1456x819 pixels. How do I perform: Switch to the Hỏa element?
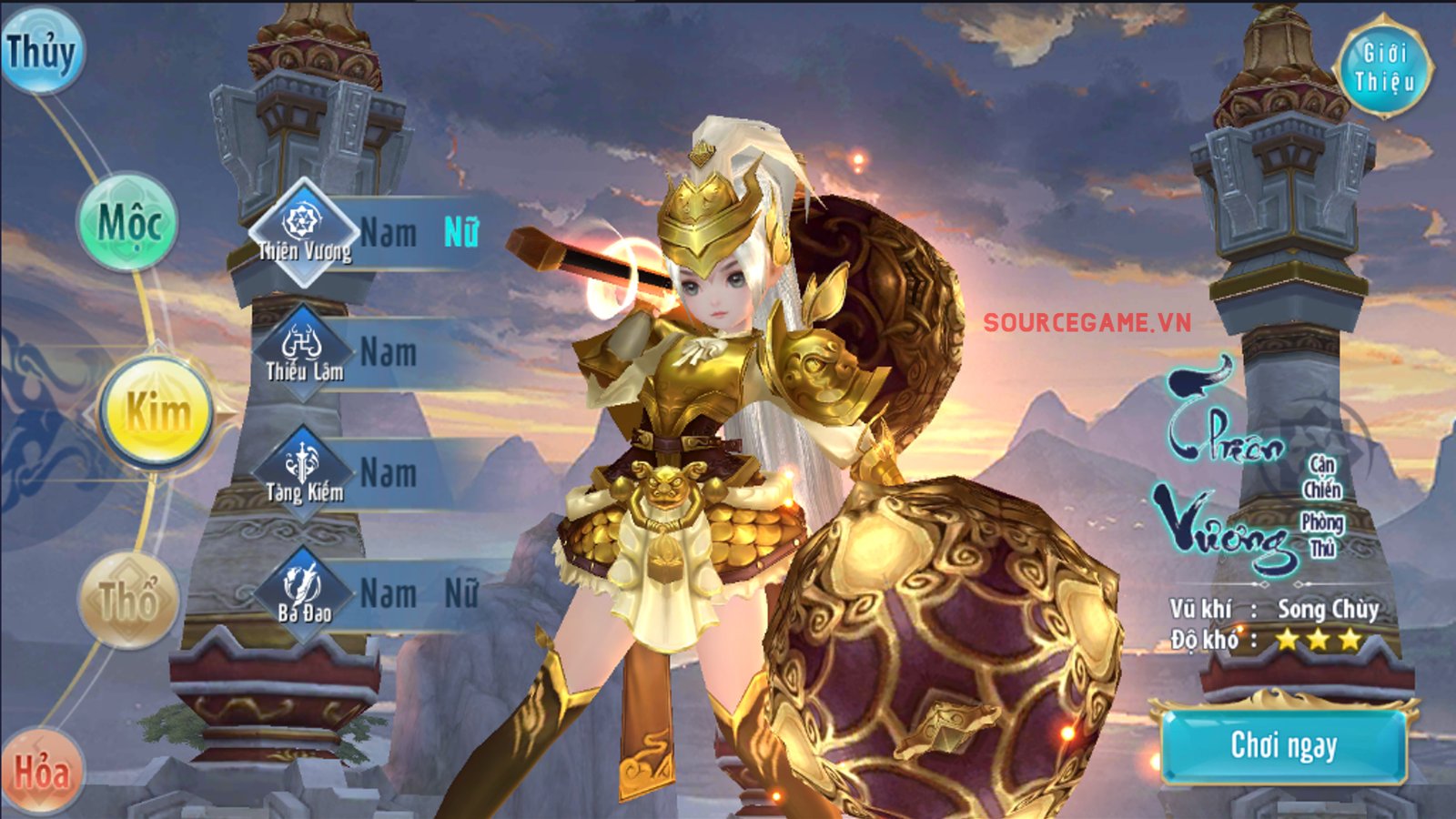(x=42, y=771)
